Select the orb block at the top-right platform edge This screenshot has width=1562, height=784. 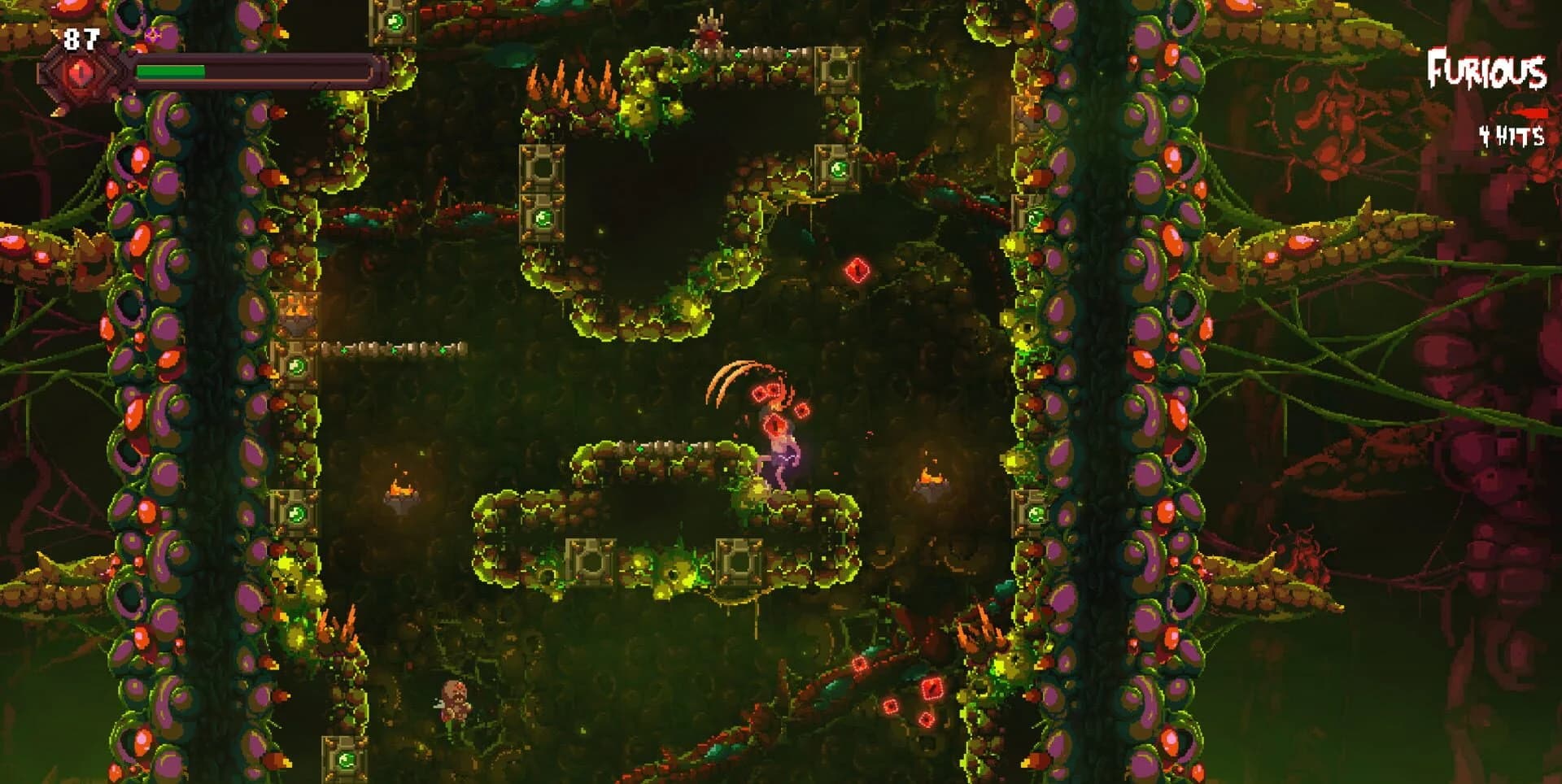(838, 73)
